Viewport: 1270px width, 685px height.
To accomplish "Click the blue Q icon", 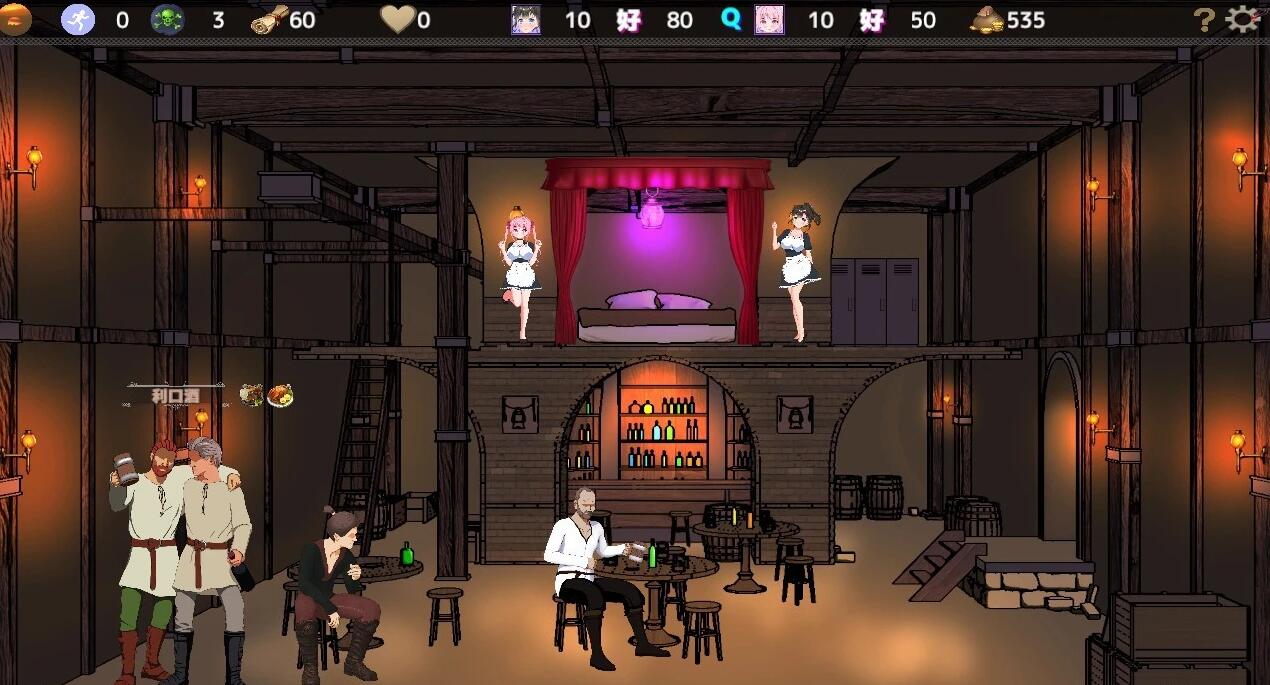I will (732, 20).
